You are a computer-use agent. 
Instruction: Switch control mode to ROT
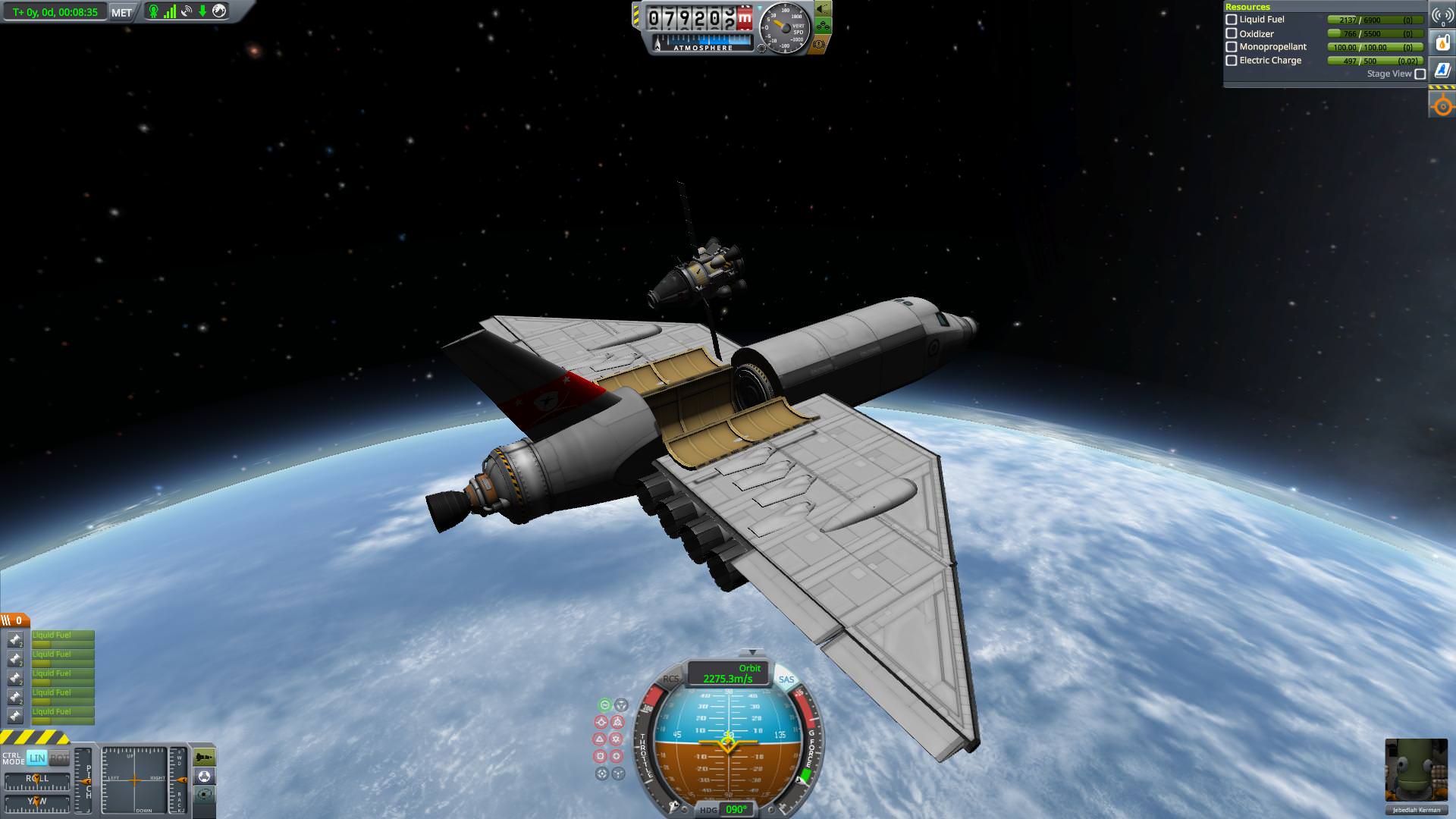61,757
